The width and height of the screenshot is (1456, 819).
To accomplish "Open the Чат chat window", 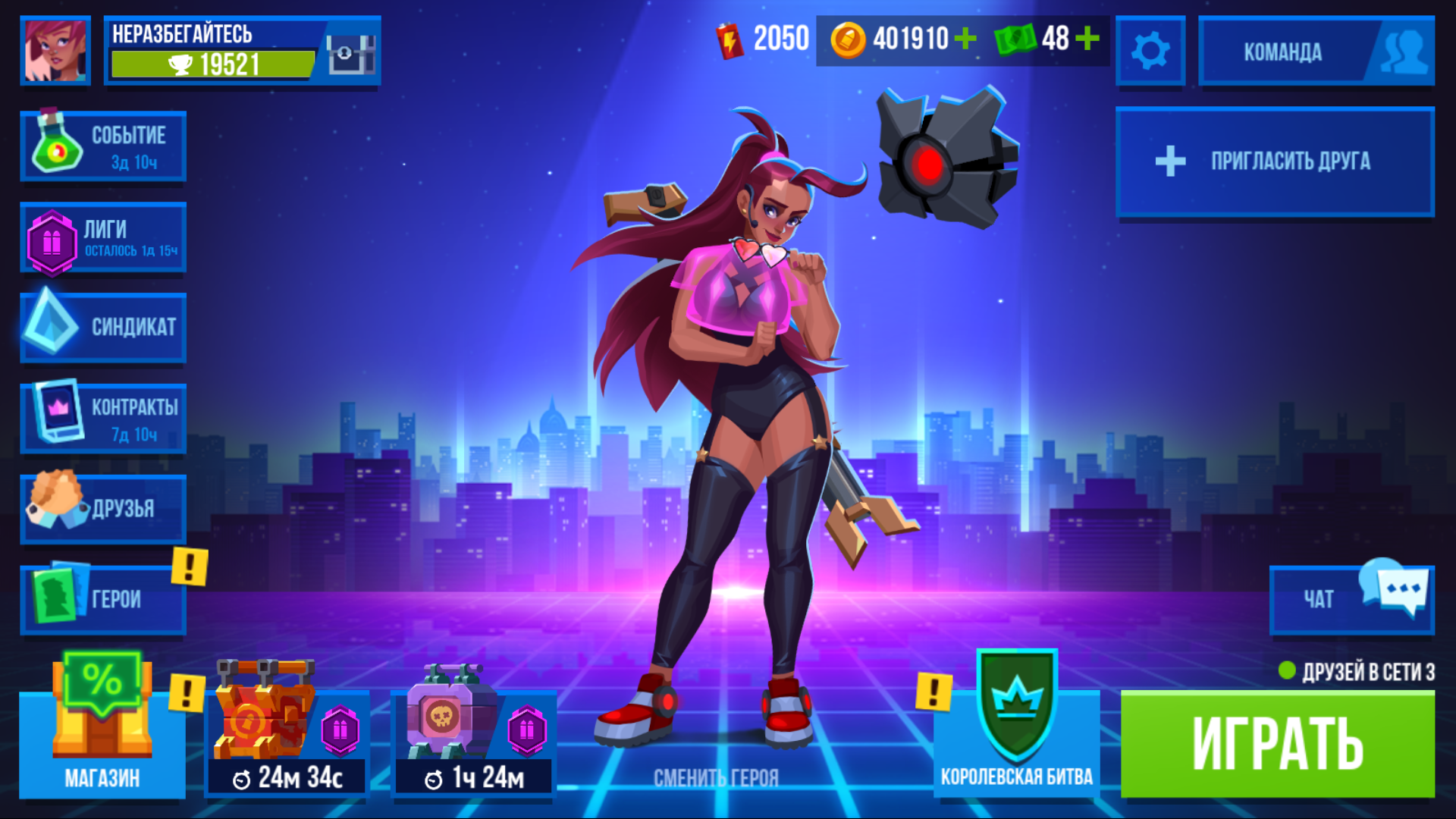I will (1351, 600).
